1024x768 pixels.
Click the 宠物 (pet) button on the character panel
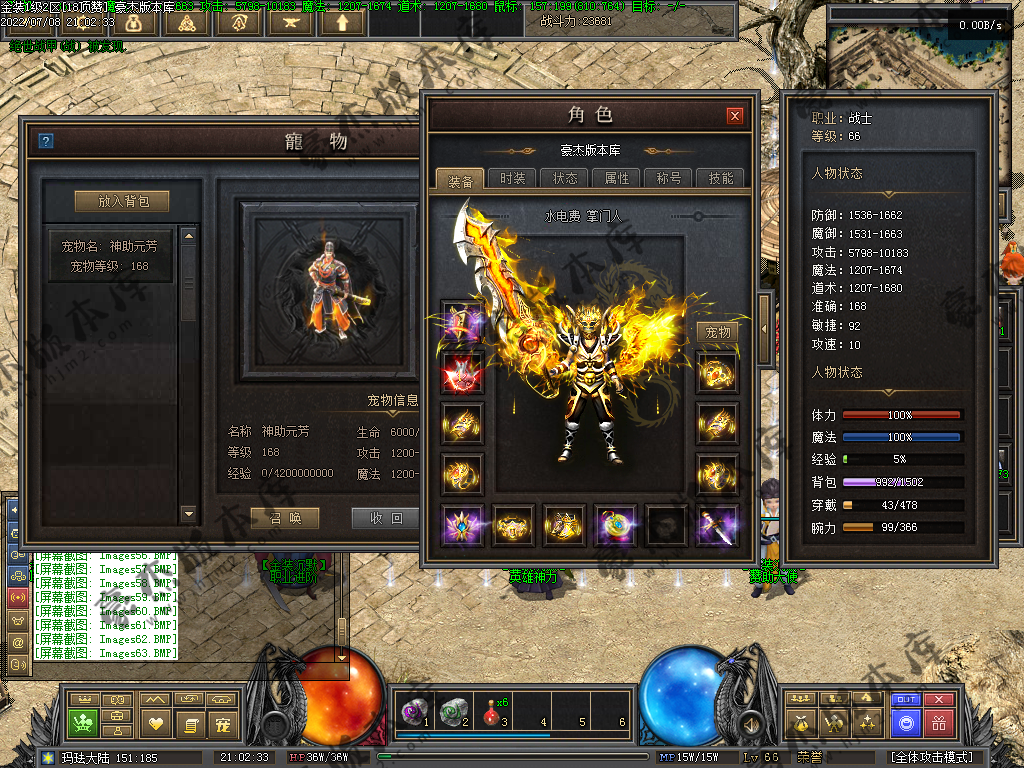point(718,332)
